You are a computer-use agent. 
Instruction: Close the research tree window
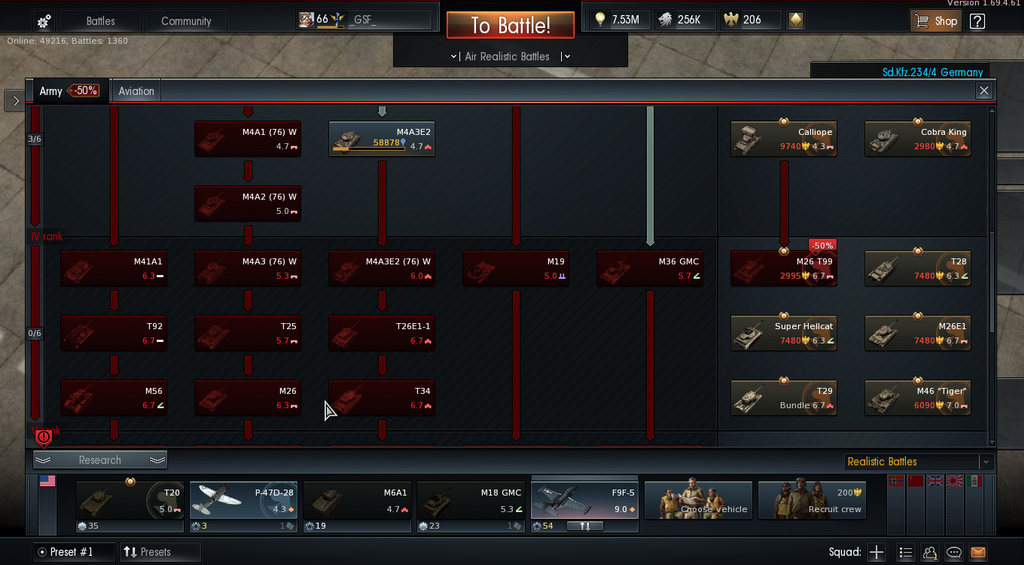tap(984, 91)
